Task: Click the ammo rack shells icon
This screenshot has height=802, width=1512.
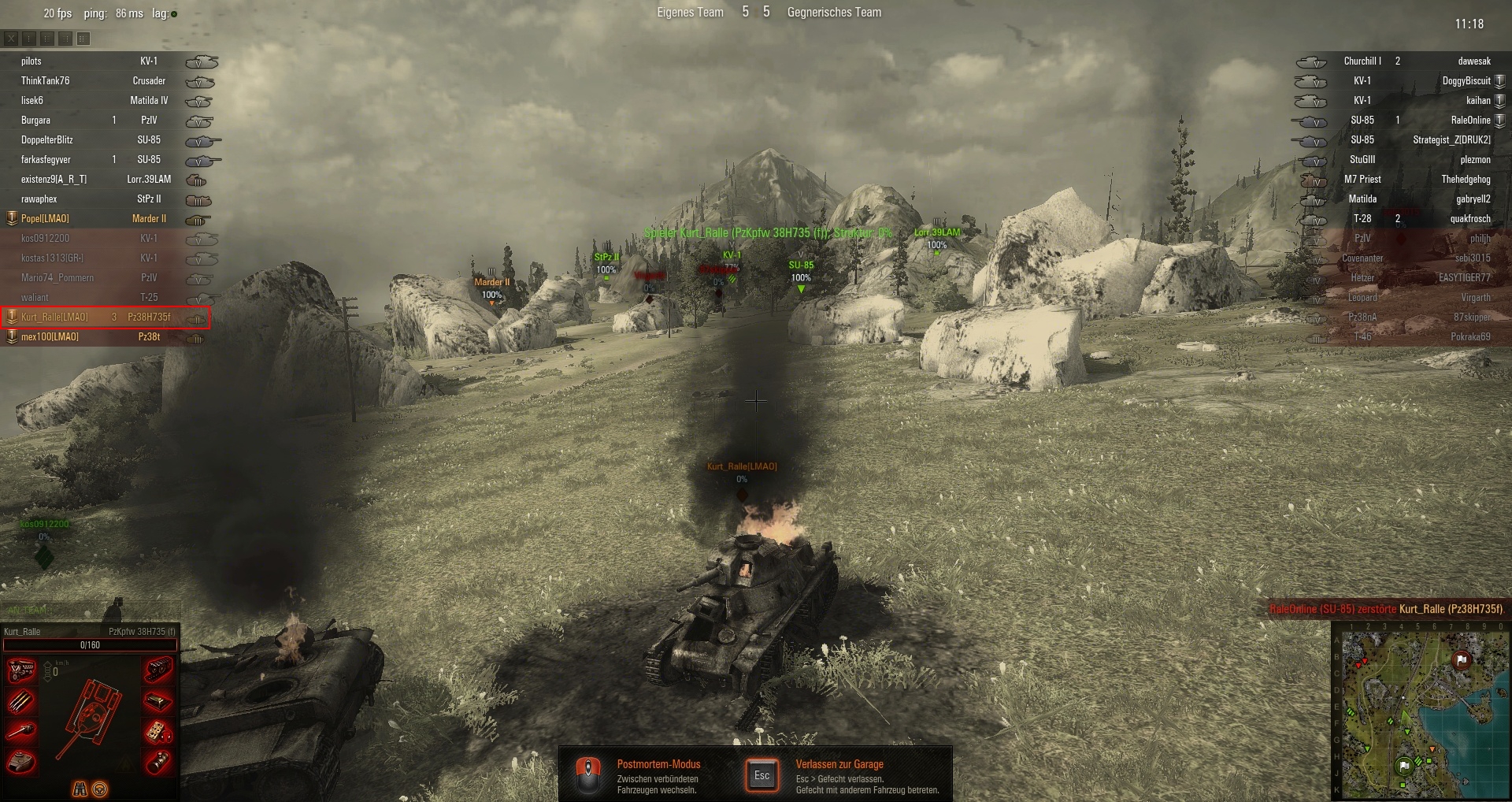Action: click(x=21, y=701)
